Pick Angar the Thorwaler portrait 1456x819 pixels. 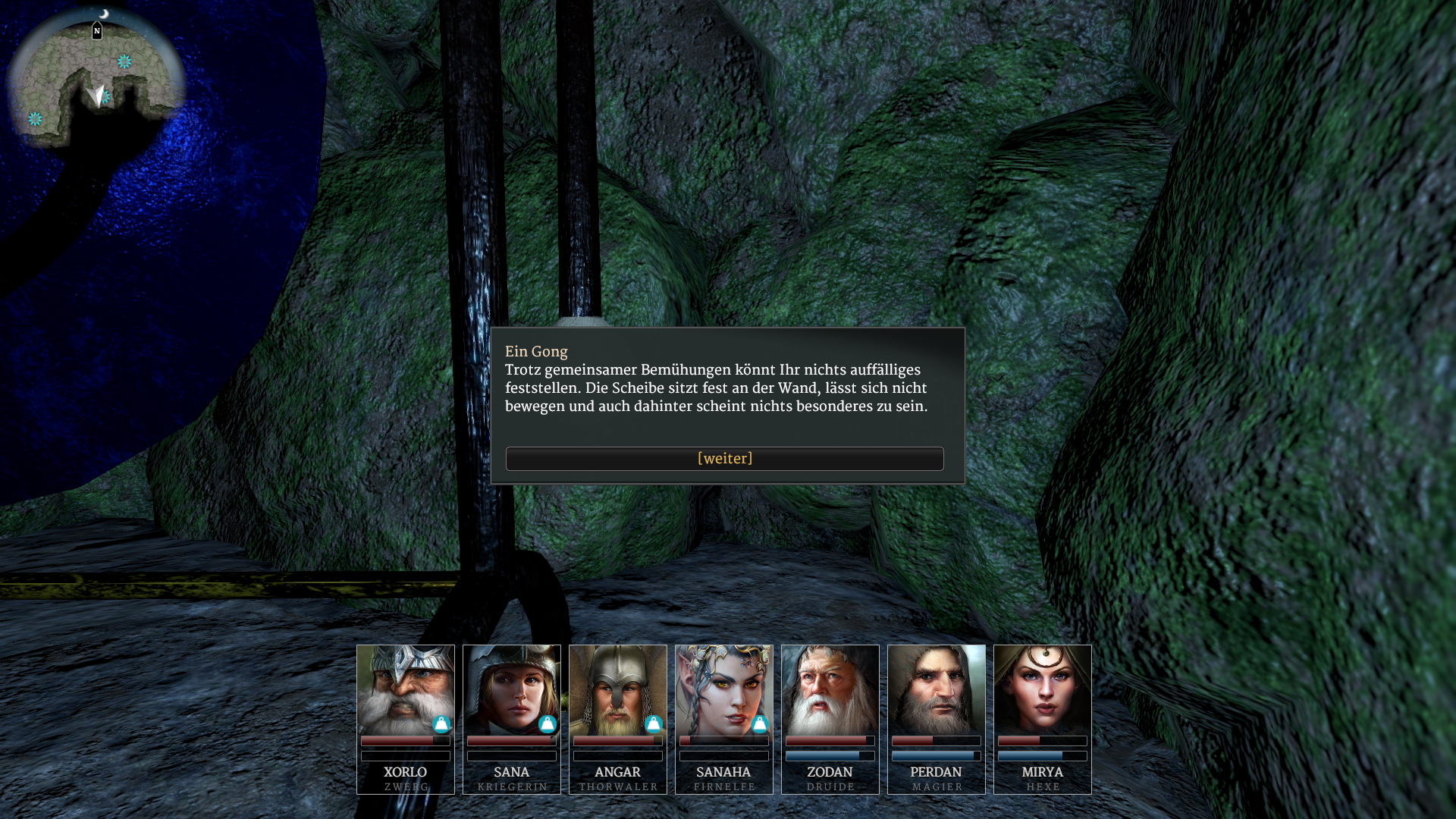(x=617, y=689)
